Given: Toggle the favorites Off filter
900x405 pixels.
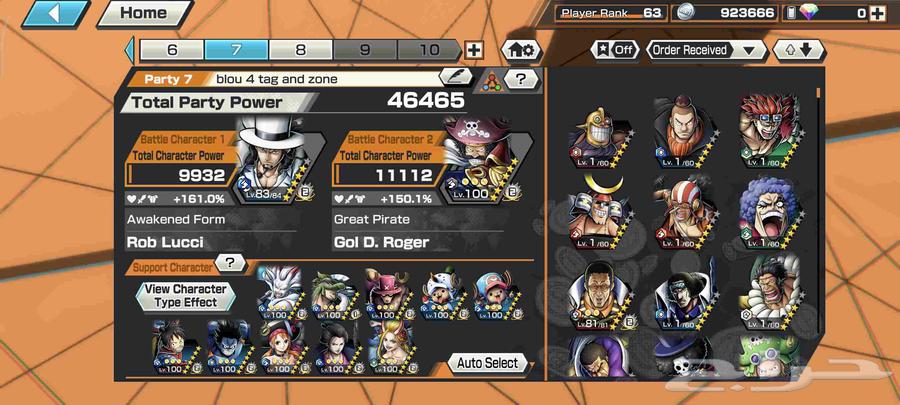Looking at the screenshot, I should pyautogui.click(x=616, y=49).
